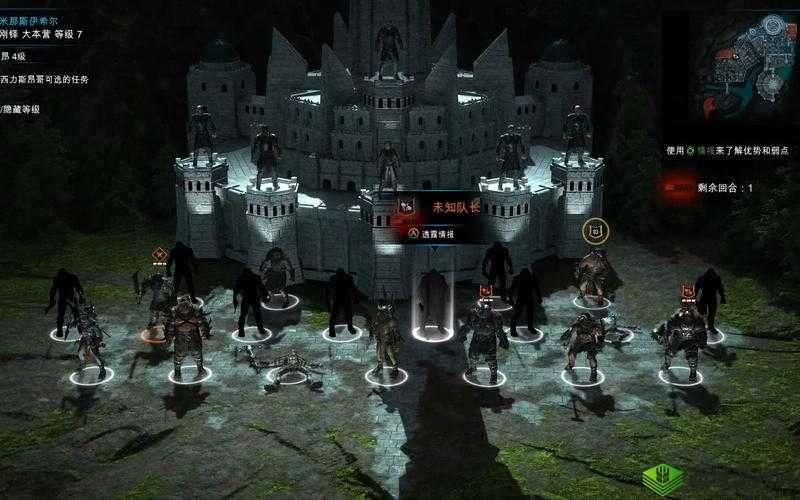Click the red 未知队长 unknown captain emblem
This screenshot has height=500, width=800.
[407, 206]
